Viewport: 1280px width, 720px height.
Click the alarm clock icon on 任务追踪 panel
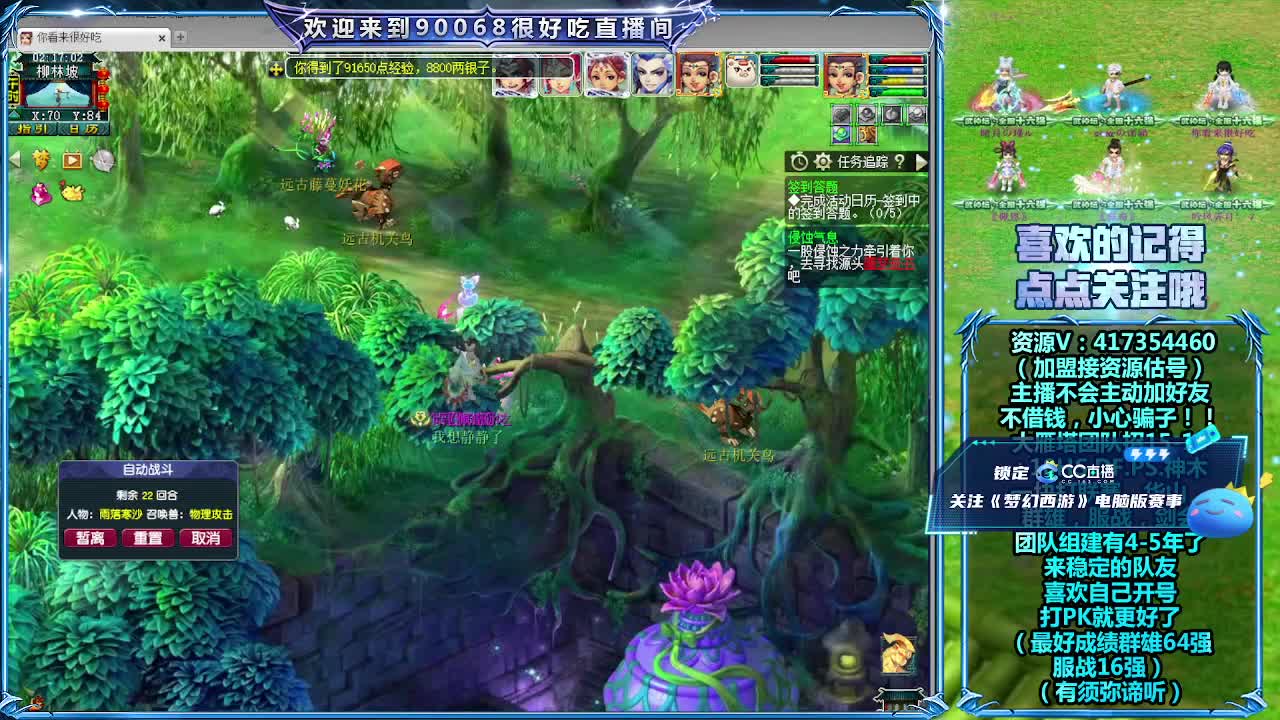pos(800,162)
